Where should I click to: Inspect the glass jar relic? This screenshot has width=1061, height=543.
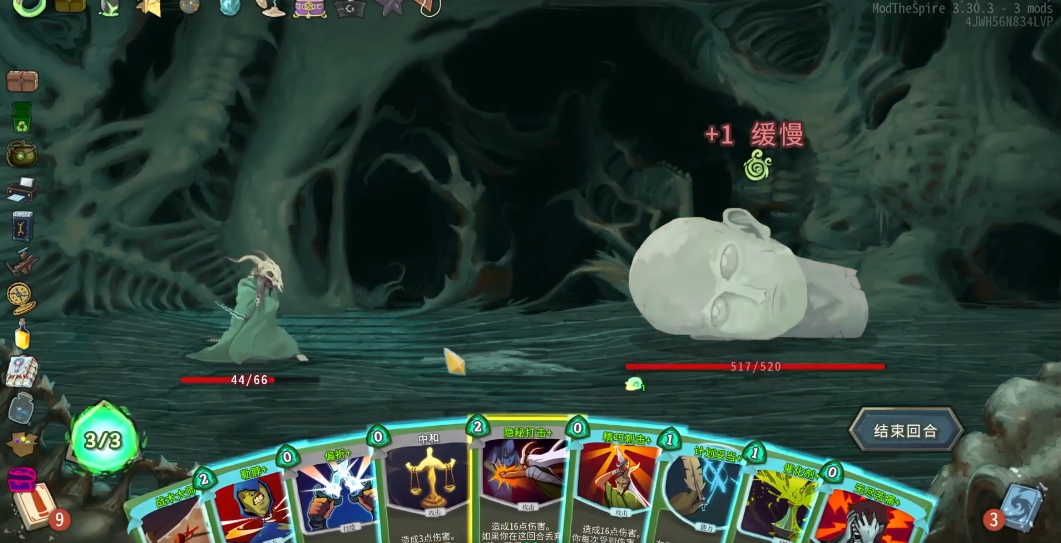coord(21,407)
